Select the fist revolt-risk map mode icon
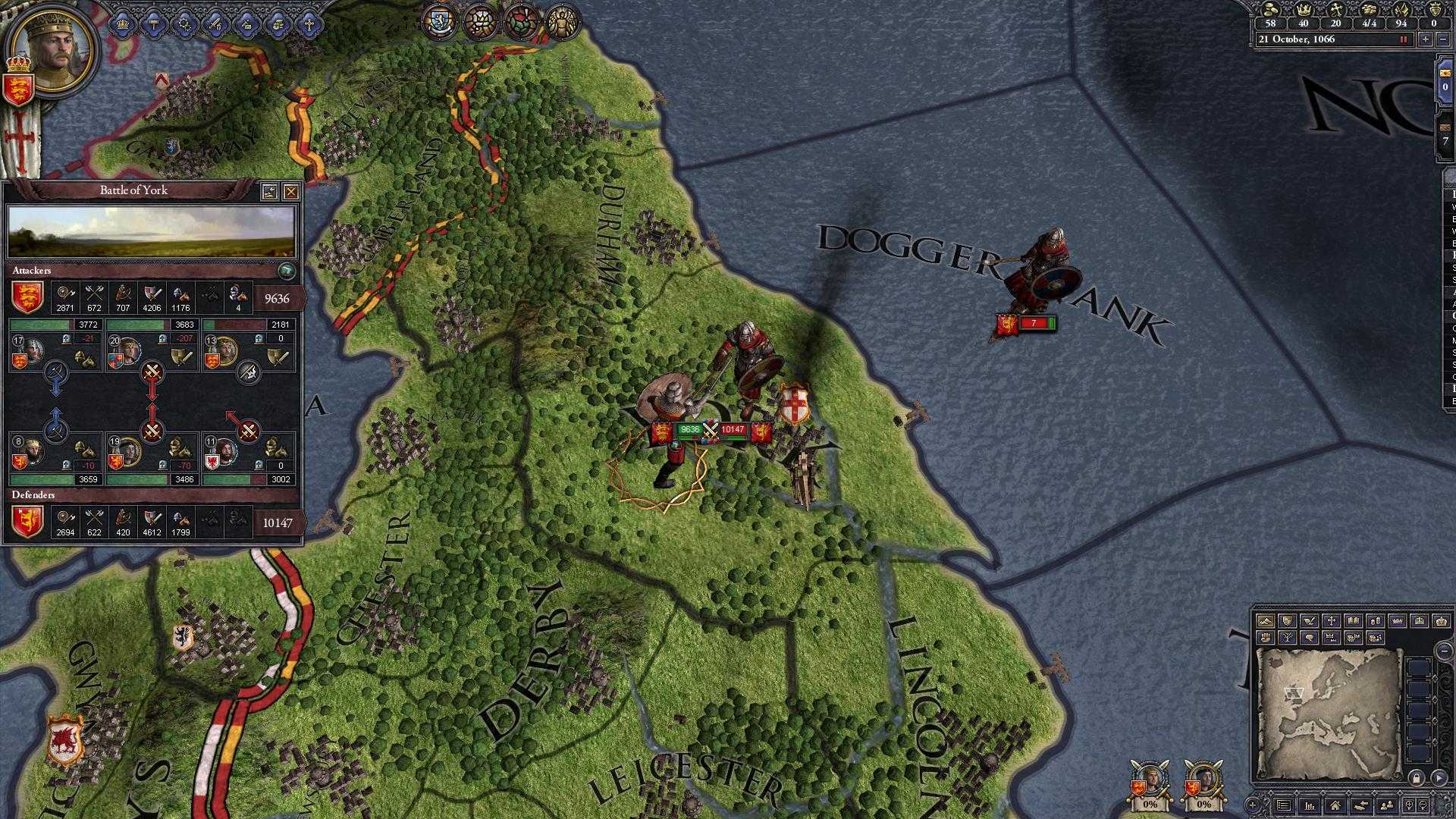Screen dimensions: 1456x819 (x=1266, y=638)
